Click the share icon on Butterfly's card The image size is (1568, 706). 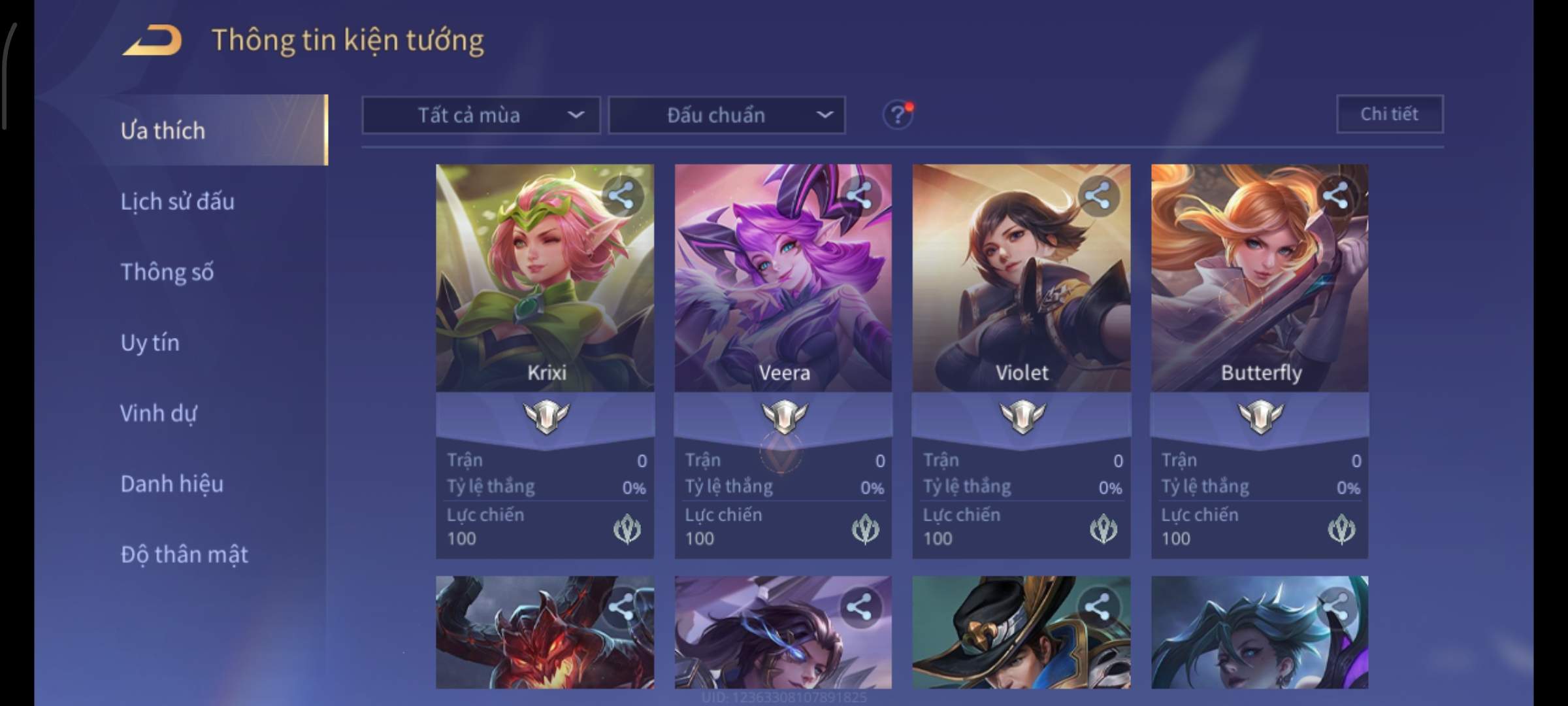(x=1336, y=195)
